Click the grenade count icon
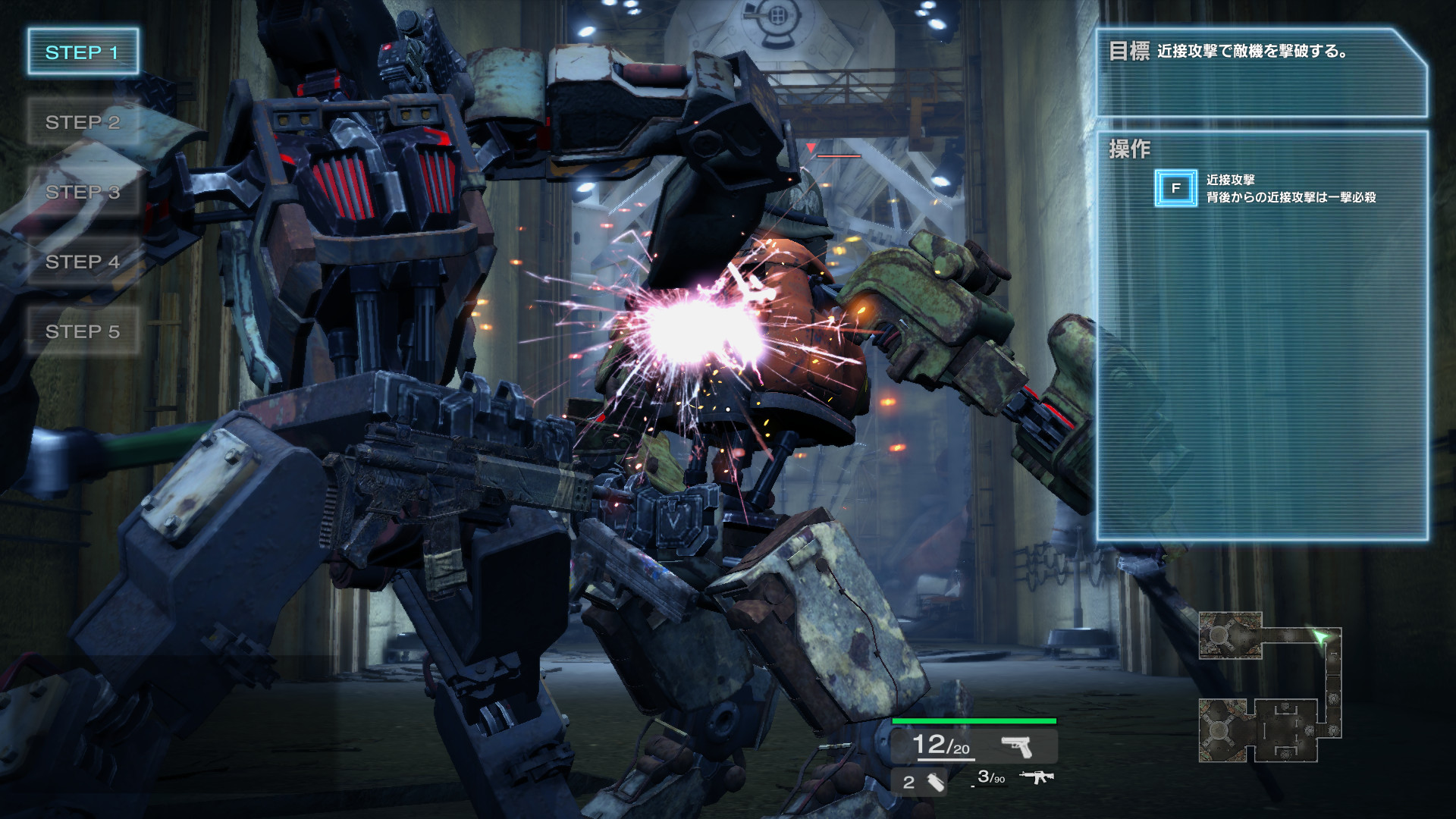This screenshot has height=819, width=1456. 935,782
